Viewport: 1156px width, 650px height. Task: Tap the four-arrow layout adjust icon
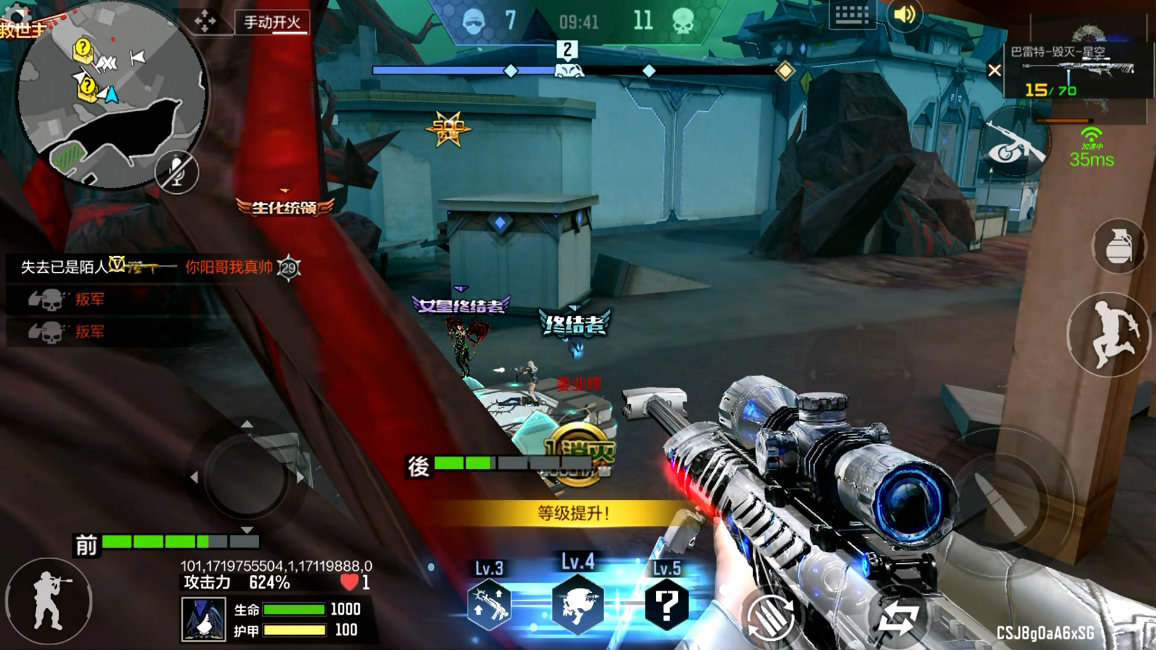pyautogui.click(x=205, y=21)
